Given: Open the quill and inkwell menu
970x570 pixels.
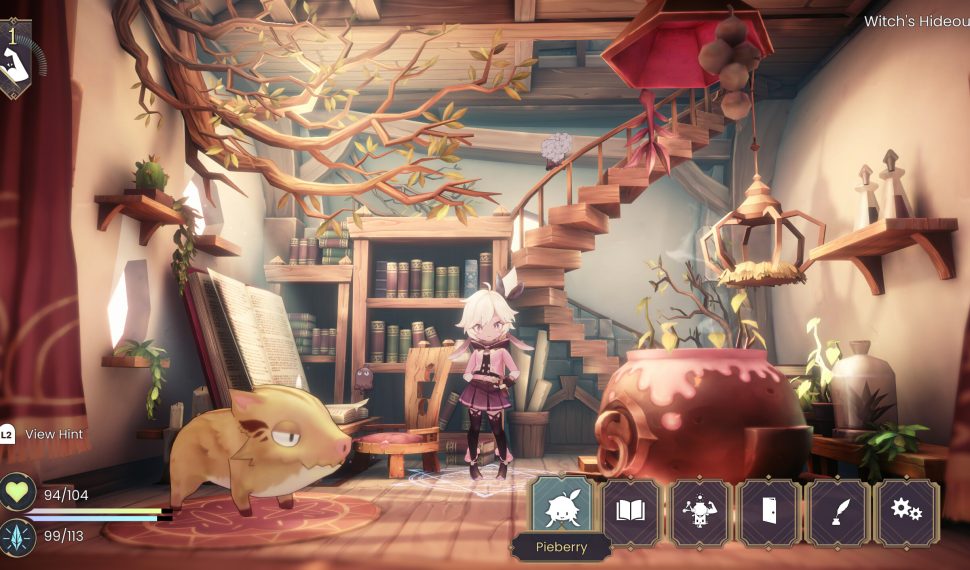Looking at the screenshot, I should pyautogui.click(x=837, y=512).
